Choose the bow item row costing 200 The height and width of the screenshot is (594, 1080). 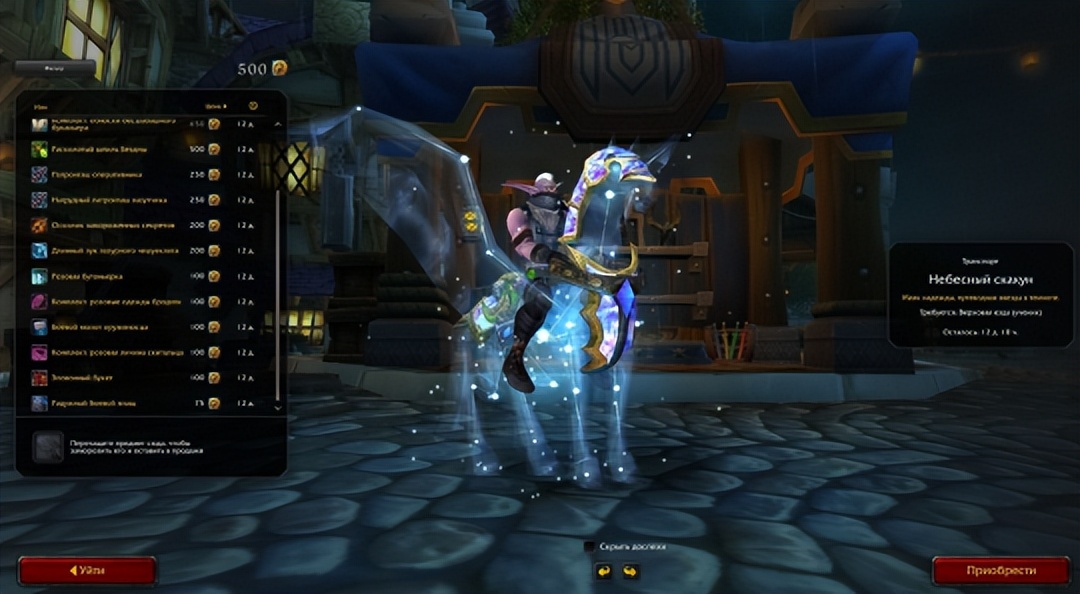pyautogui.click(x=120, y=251)
